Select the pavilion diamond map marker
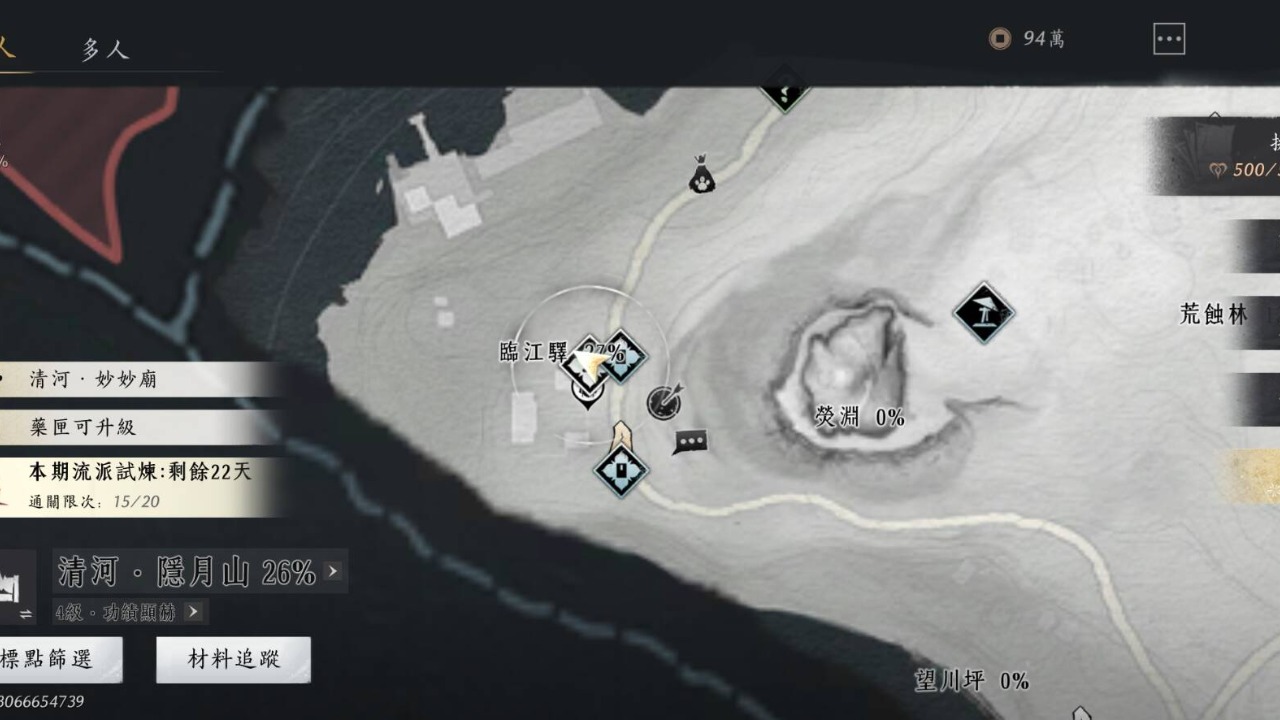1280x720 pixels. click(x=983, y=313)
